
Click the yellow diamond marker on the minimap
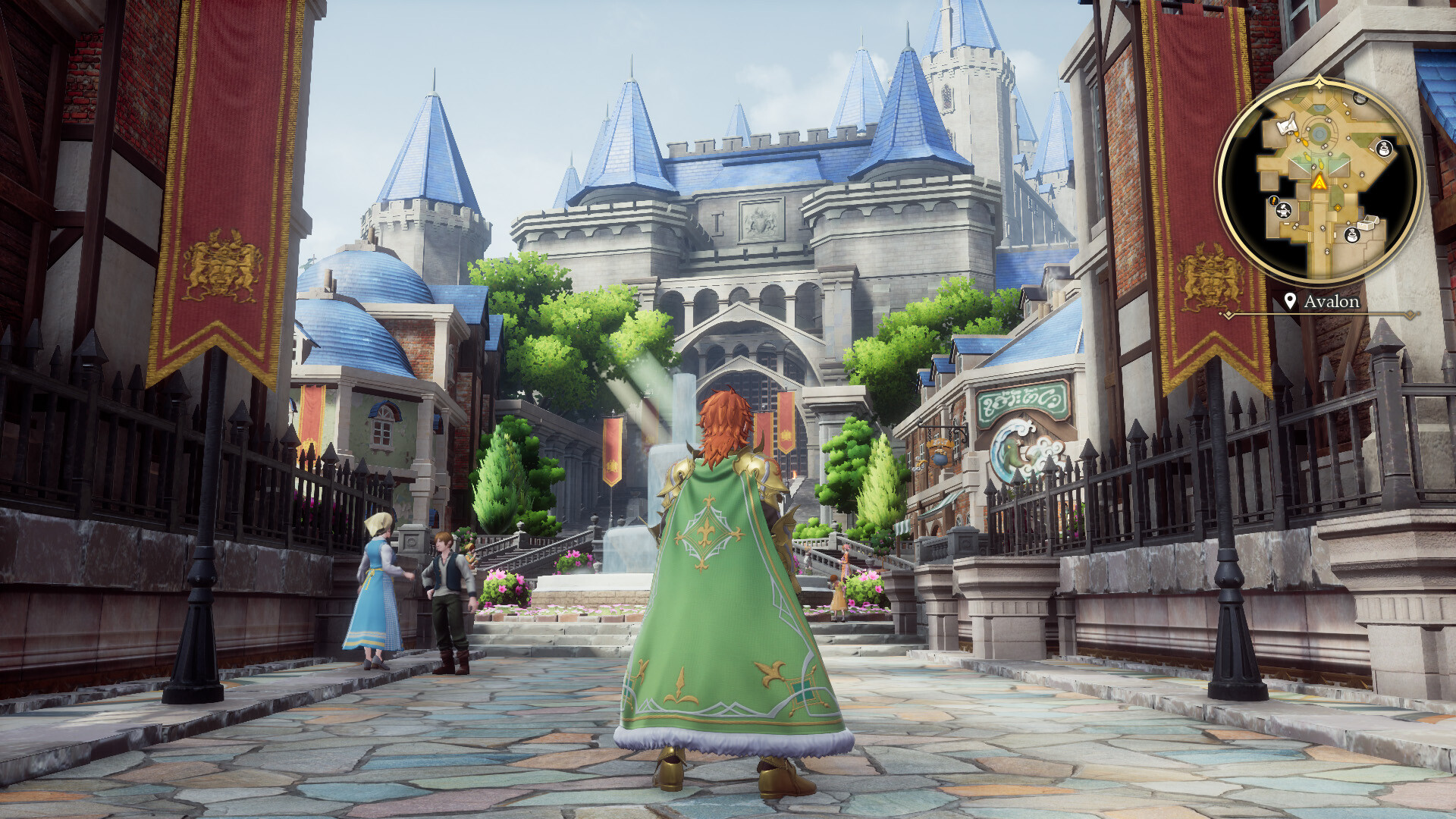pyautogui.click(x=1338, y=207)
